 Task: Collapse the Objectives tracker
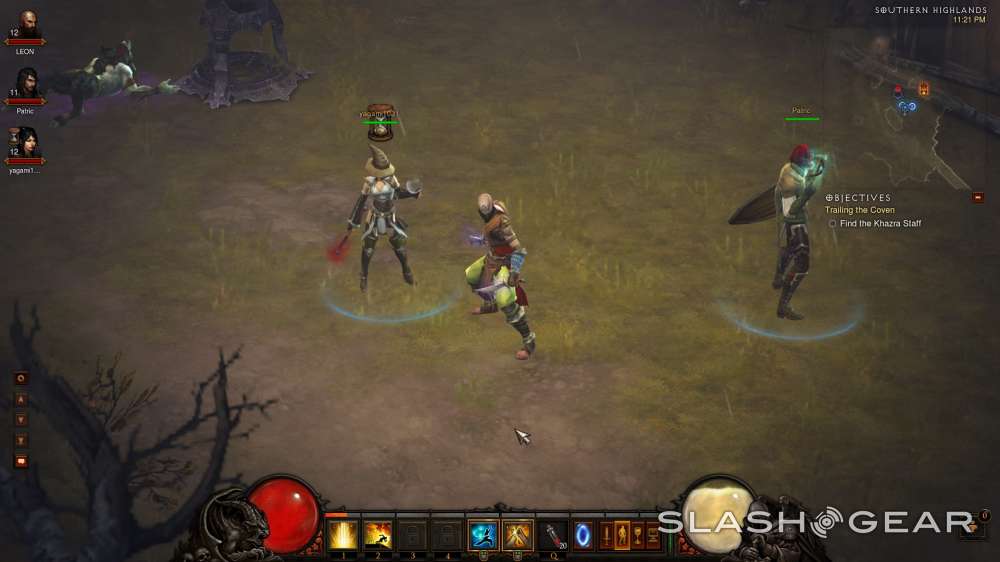pos(977,197)
